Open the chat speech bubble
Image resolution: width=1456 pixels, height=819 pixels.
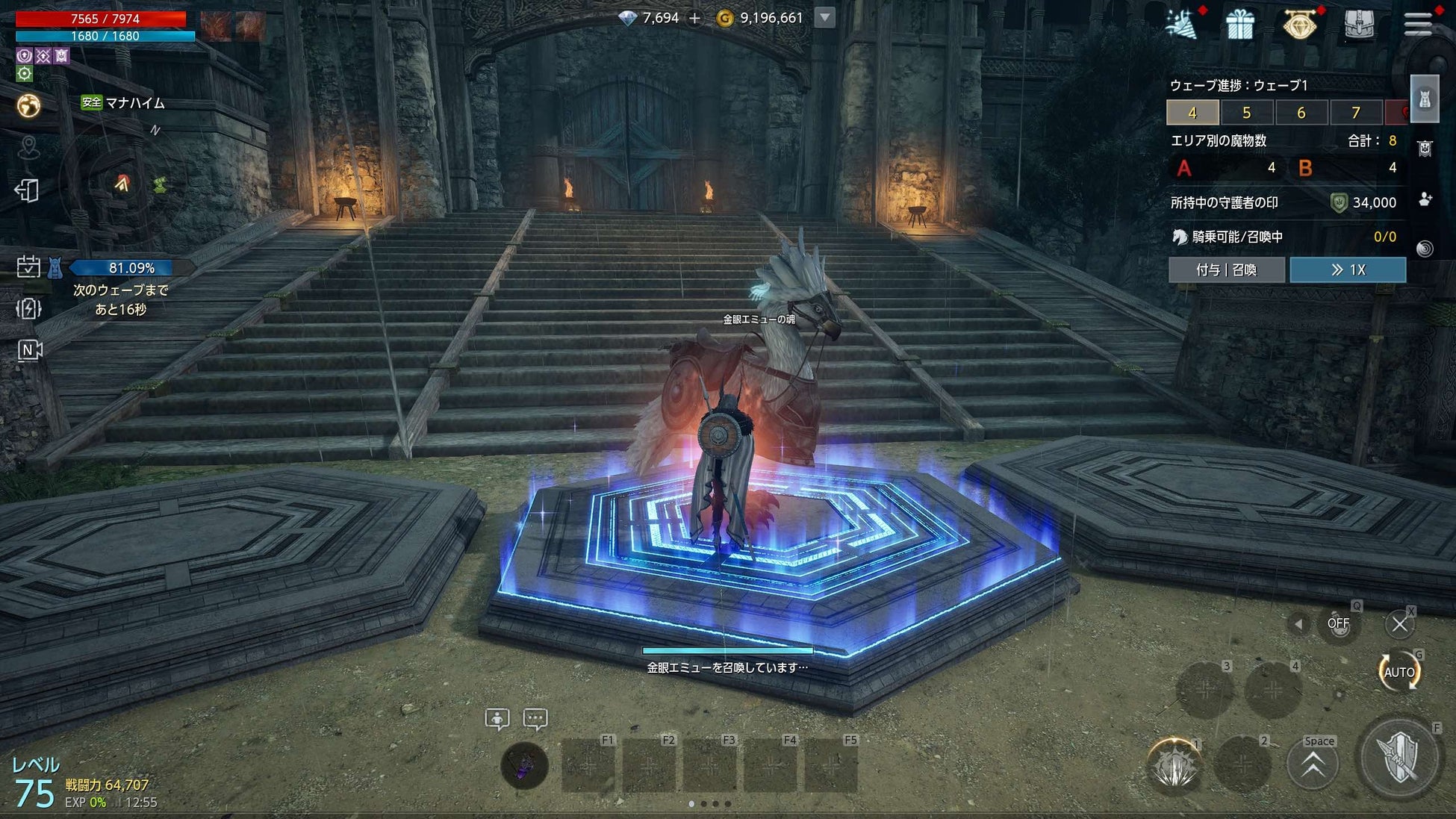[x=535, y=719]
